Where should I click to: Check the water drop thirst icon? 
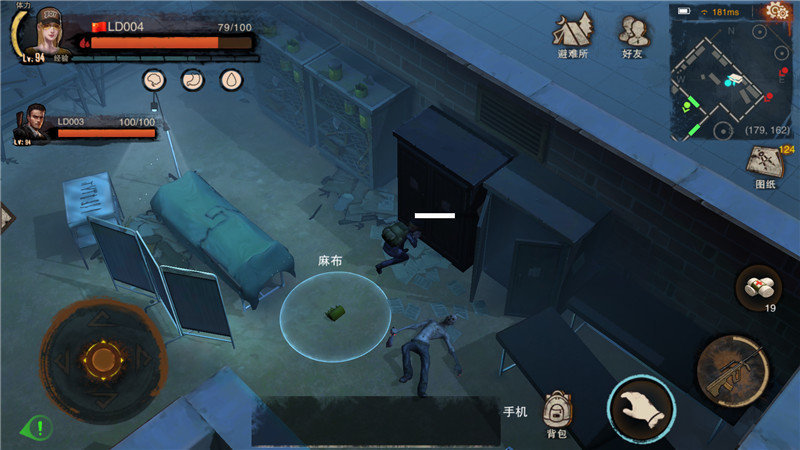[x=232, y=80]
